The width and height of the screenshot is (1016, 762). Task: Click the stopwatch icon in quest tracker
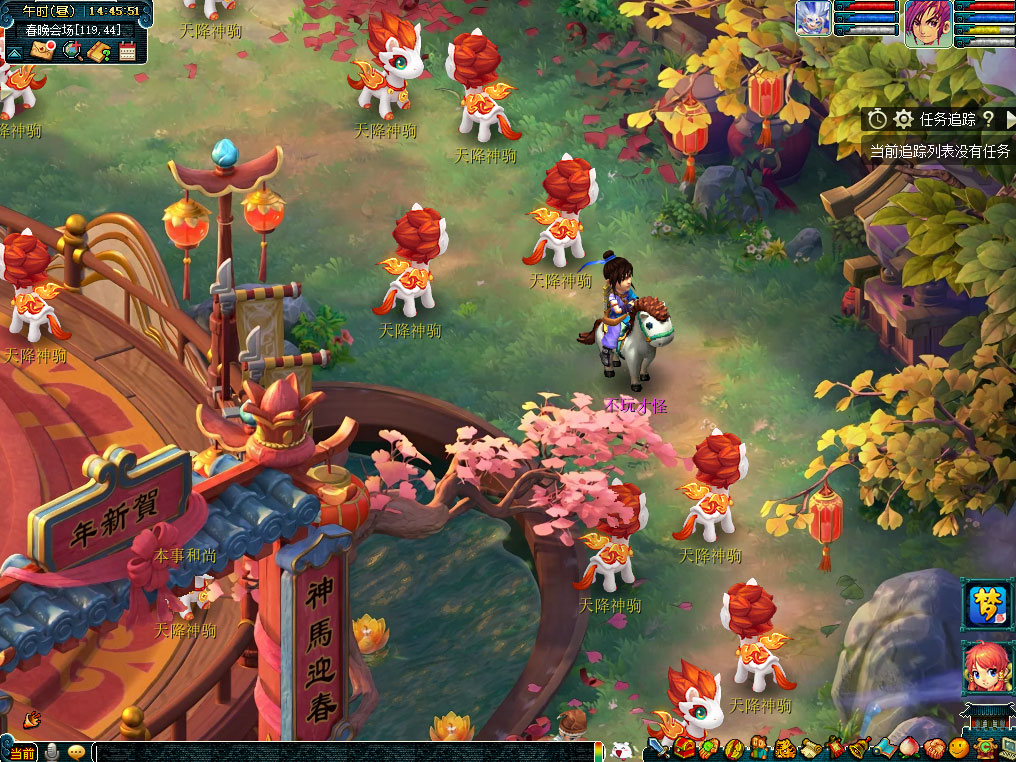click(x=877, y=119)
